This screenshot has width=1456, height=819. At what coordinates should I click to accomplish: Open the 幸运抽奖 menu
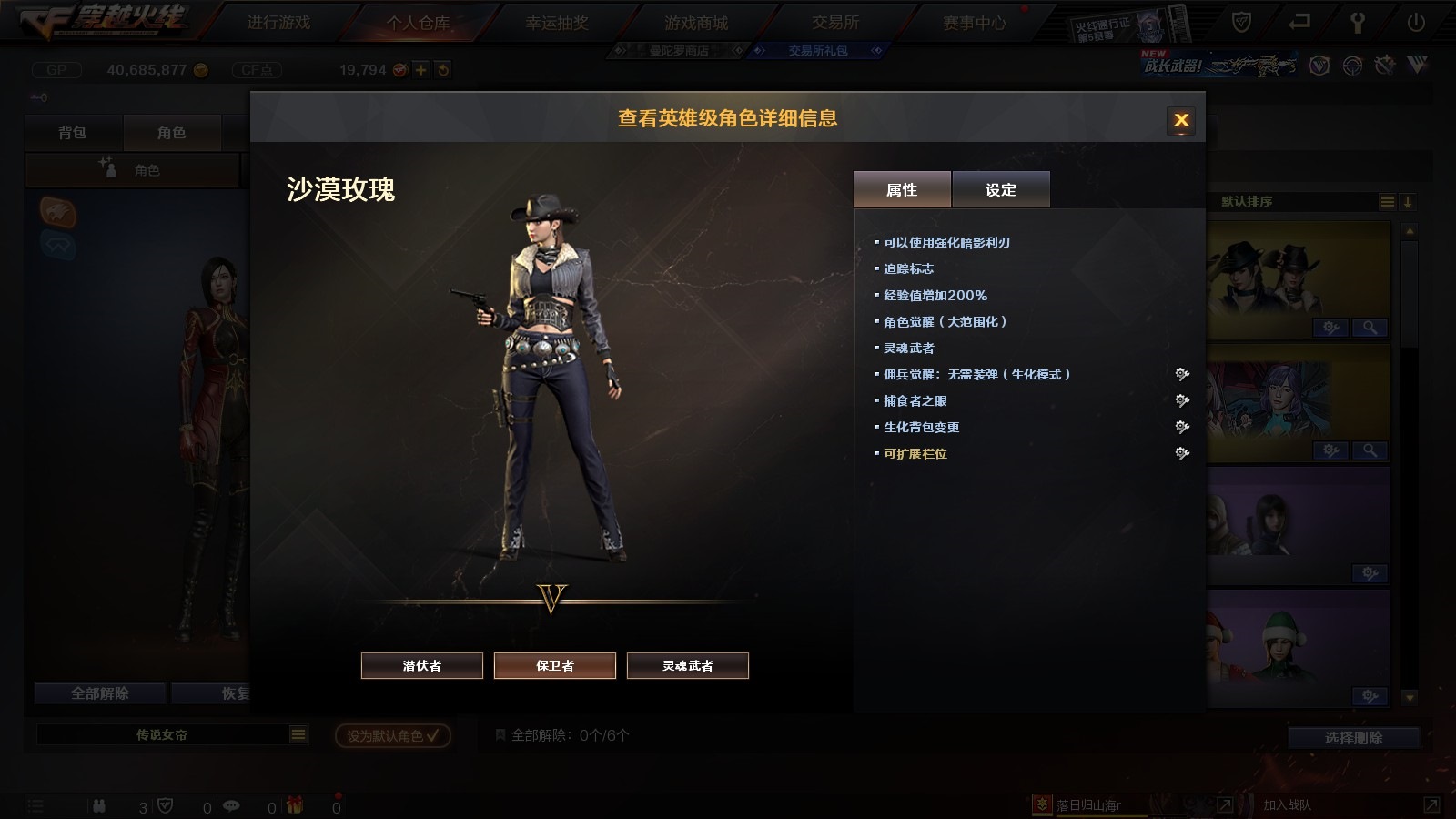pyautogui.click(x=557, y=23)
